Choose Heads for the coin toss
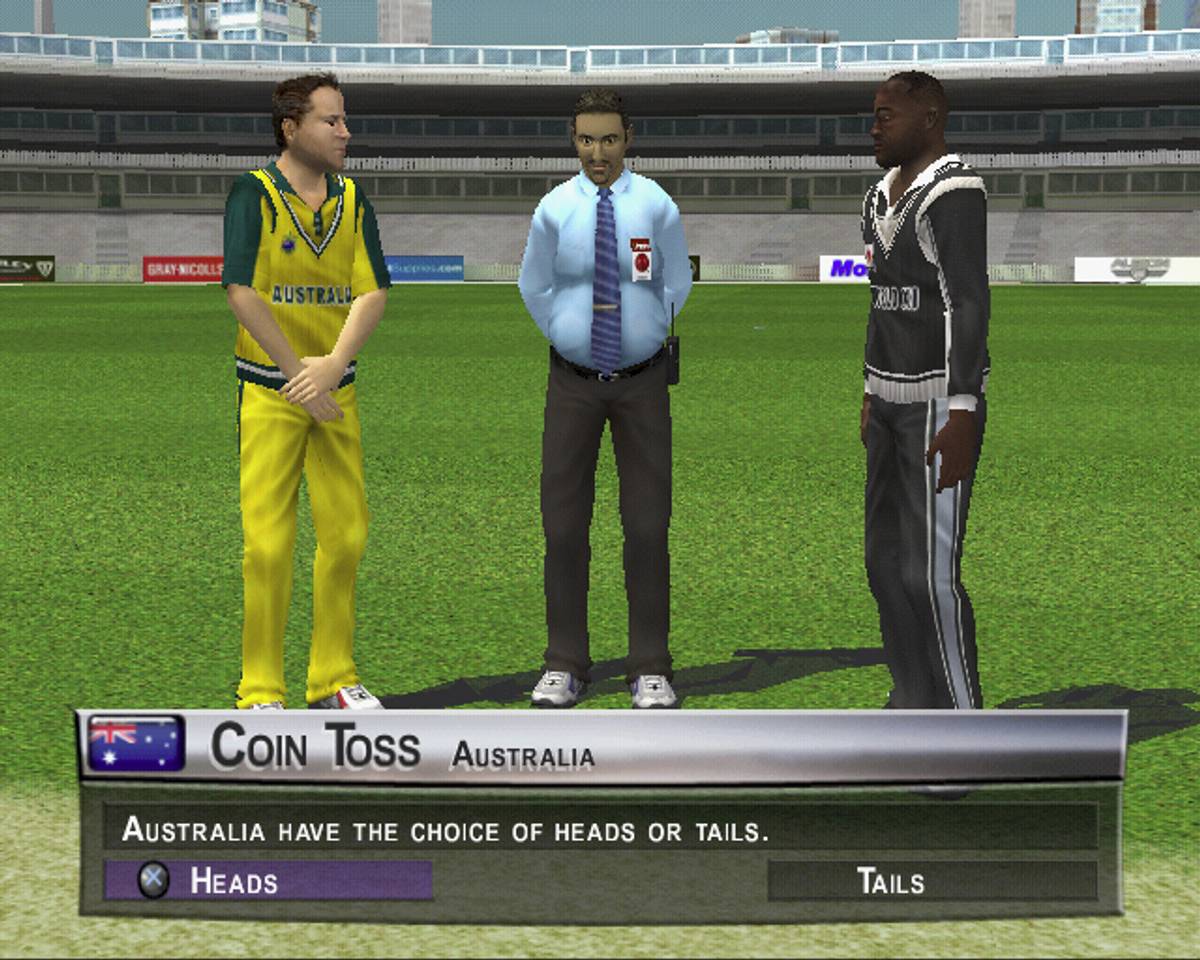 point(268,881)
